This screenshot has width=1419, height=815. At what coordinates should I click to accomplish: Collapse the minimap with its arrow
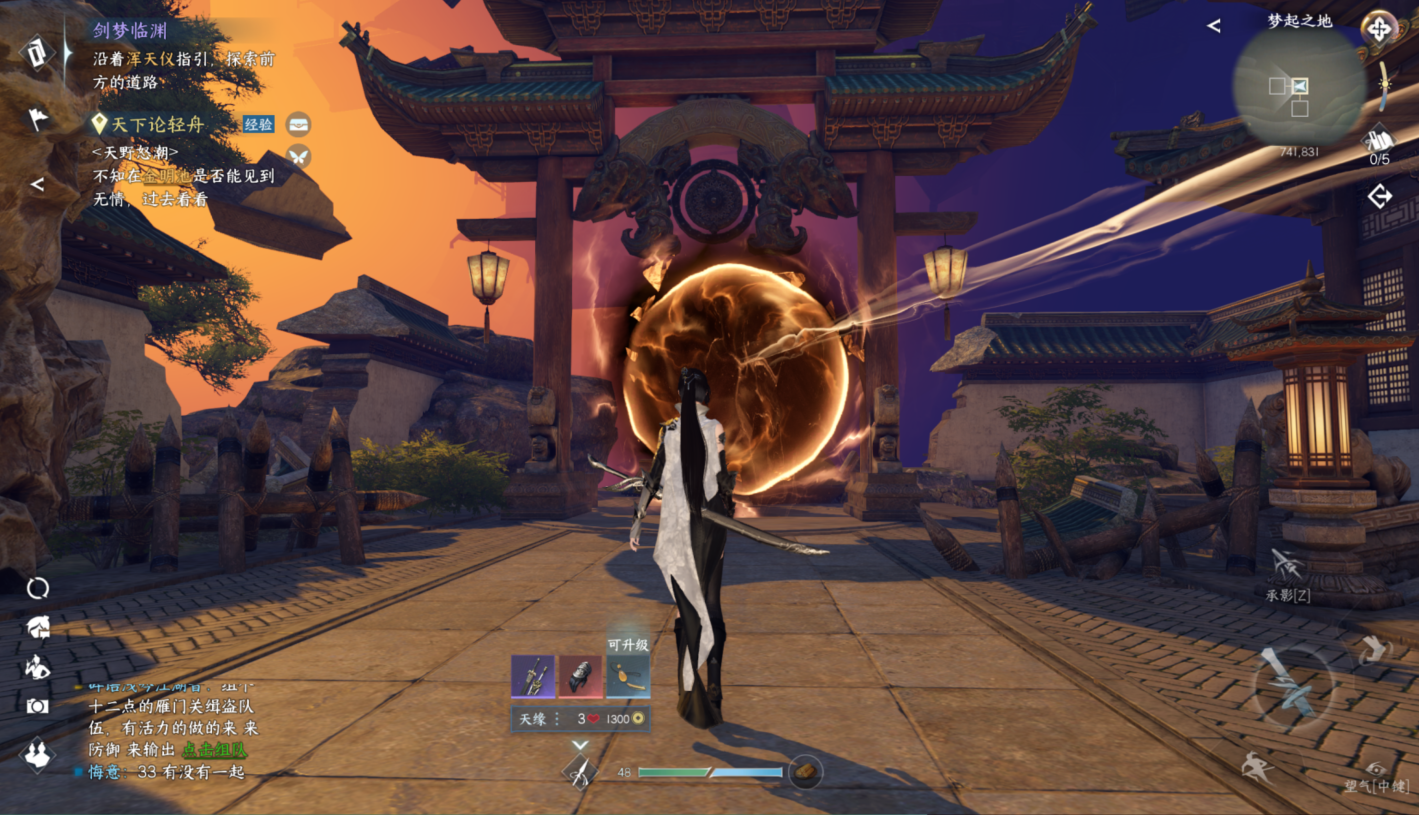click(1213, 26)
